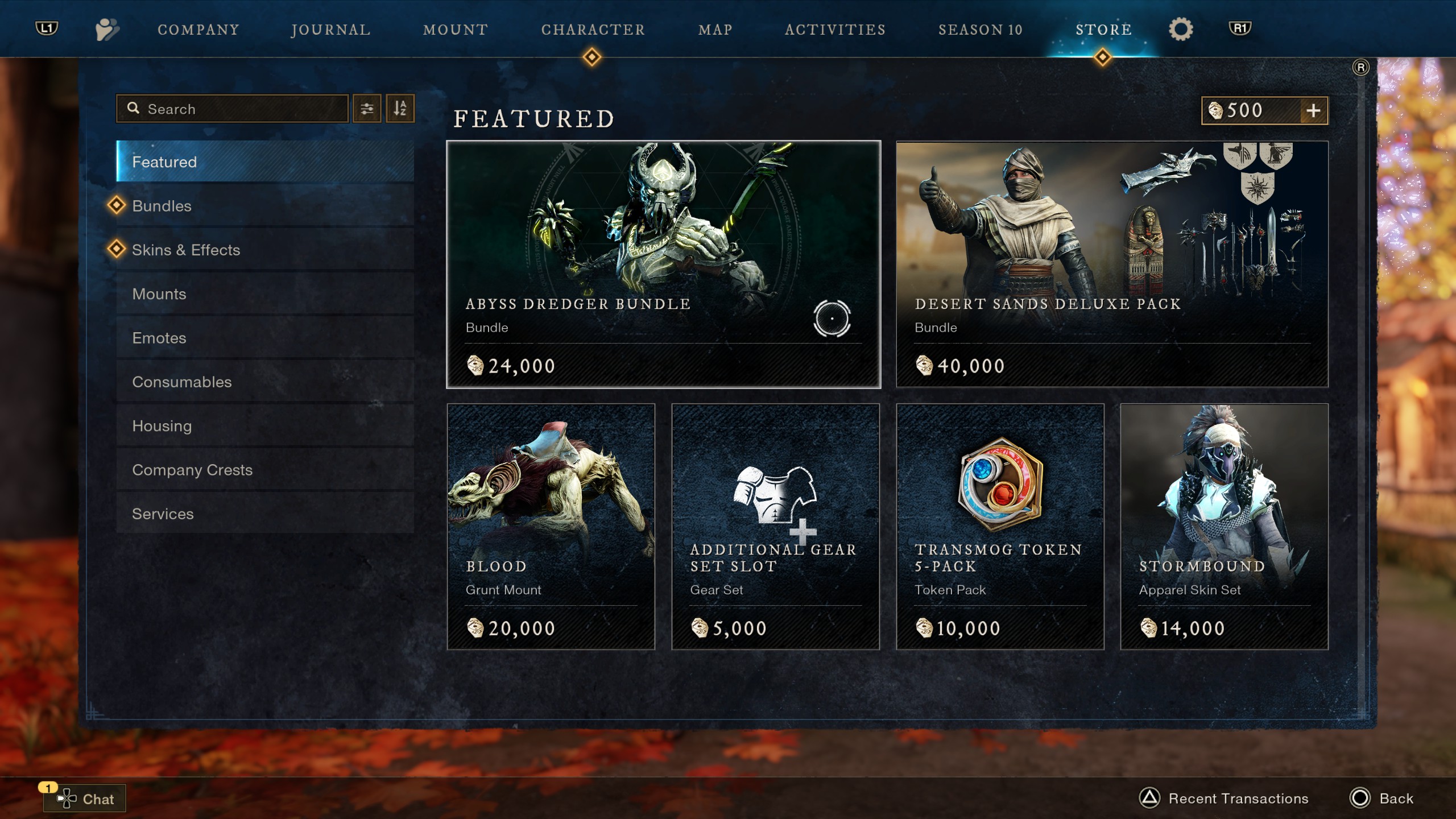Open the settings gear in the top bar

coord(1181,29)
